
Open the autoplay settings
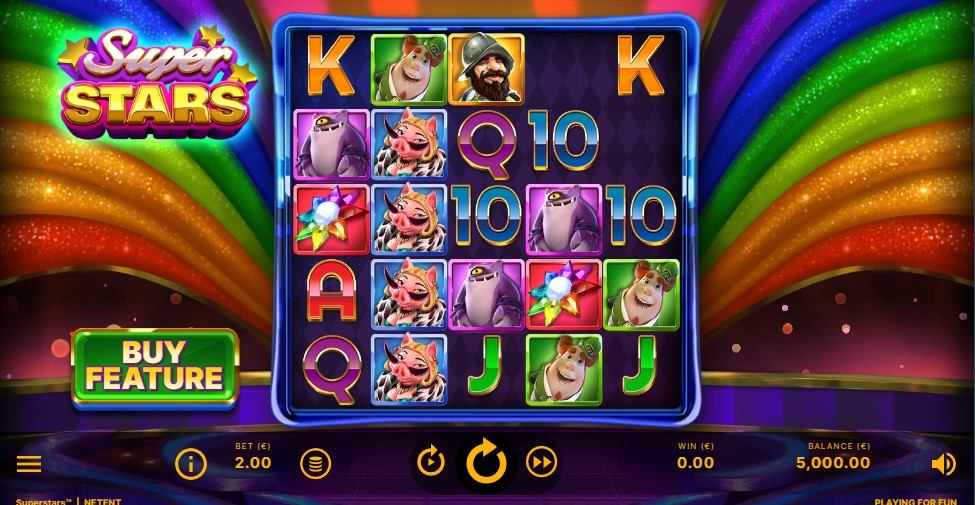point(431,461)
